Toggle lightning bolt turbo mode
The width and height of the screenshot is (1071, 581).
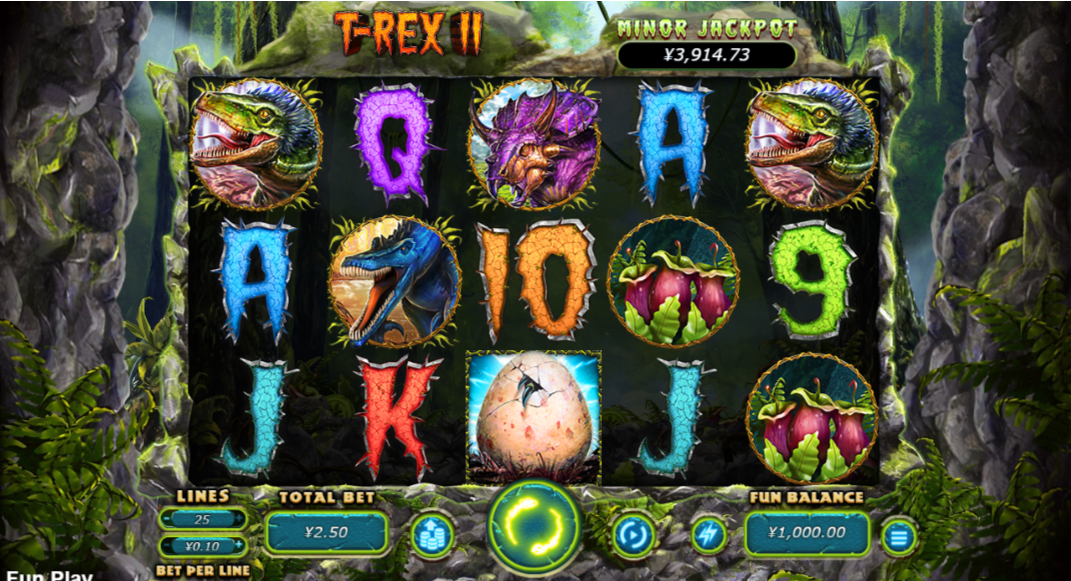(x=708, y=535)
